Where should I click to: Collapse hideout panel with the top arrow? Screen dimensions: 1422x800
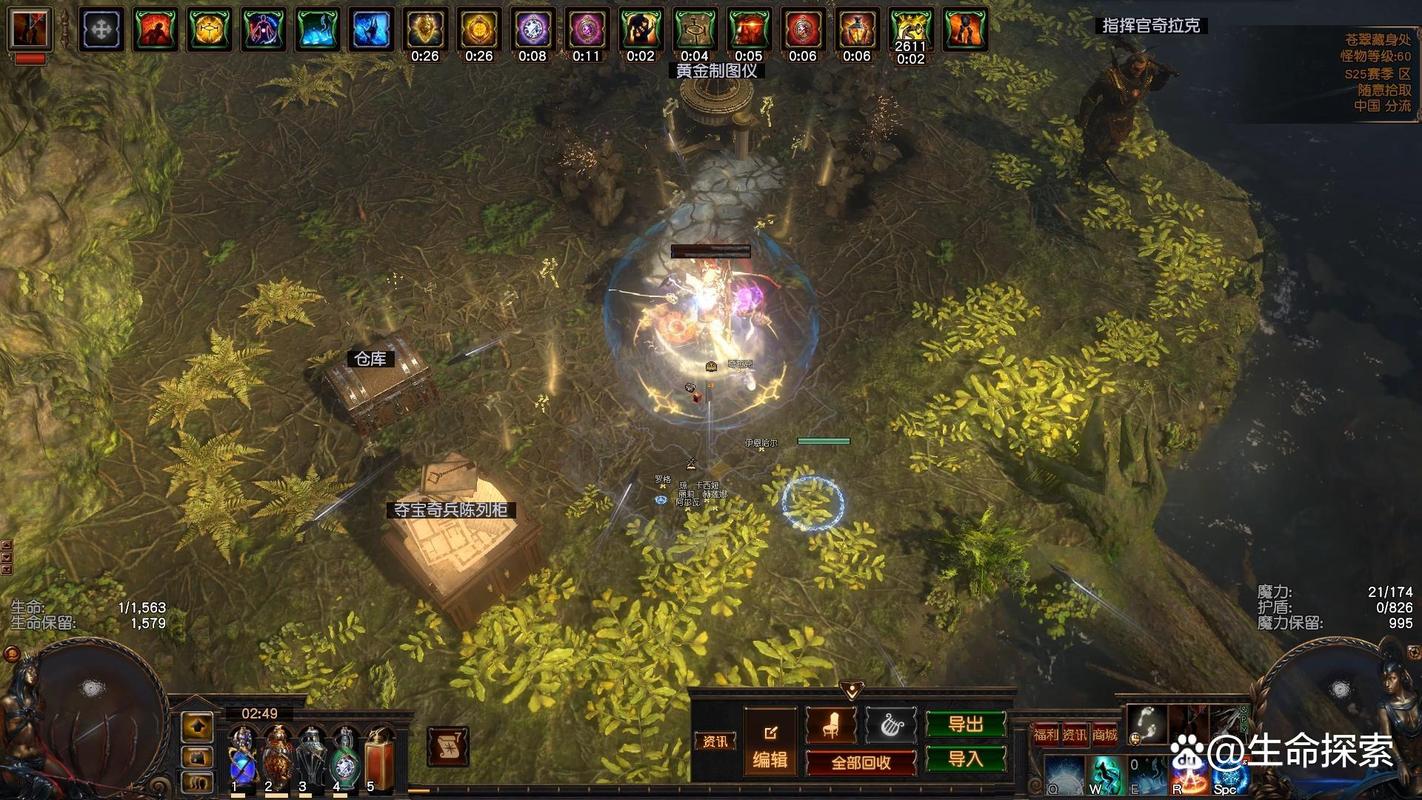tap(851, 689)
